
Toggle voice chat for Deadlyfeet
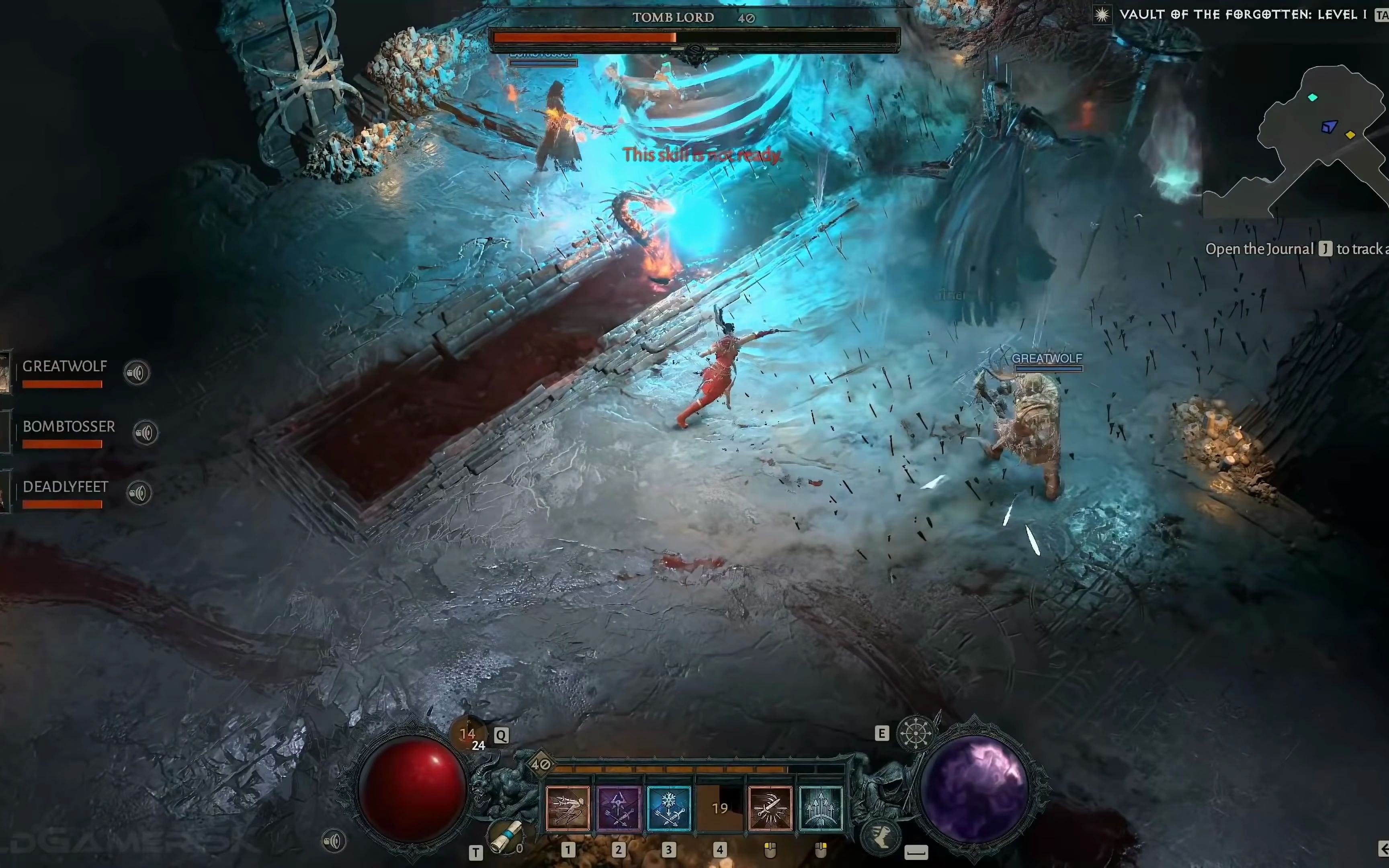point(138,493)
